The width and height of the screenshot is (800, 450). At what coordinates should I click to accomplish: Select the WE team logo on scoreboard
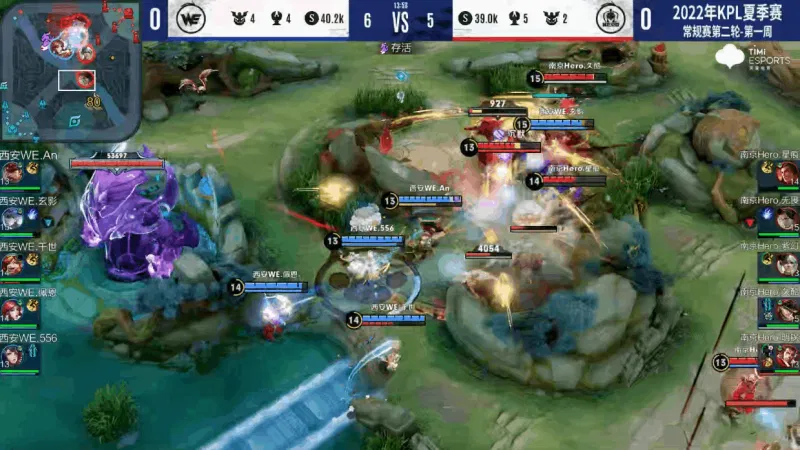coord(189,19)
